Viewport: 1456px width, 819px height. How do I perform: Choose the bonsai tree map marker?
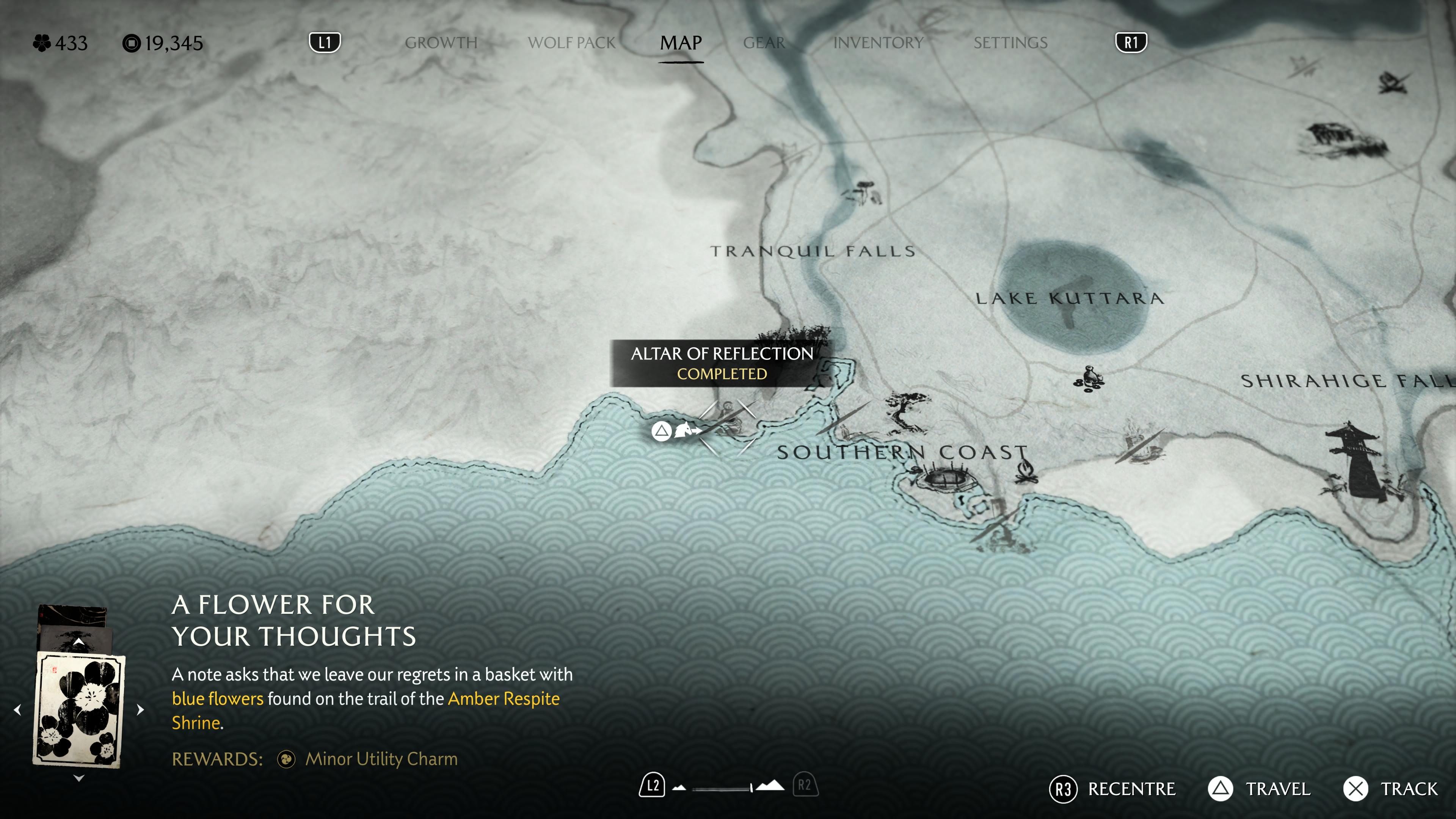pos(905,411)
